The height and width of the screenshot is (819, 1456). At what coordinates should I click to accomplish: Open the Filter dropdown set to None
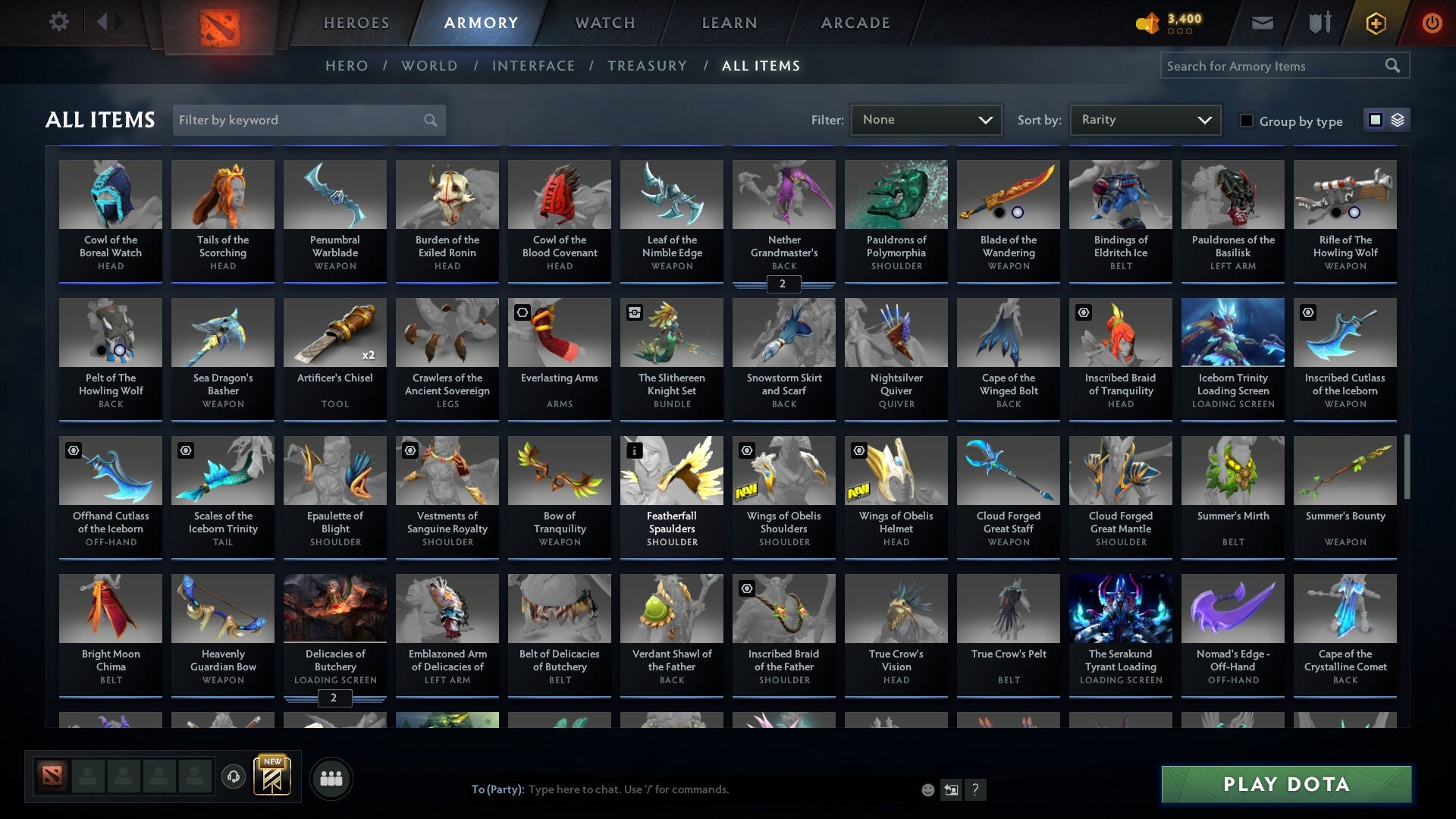[926, 119]
